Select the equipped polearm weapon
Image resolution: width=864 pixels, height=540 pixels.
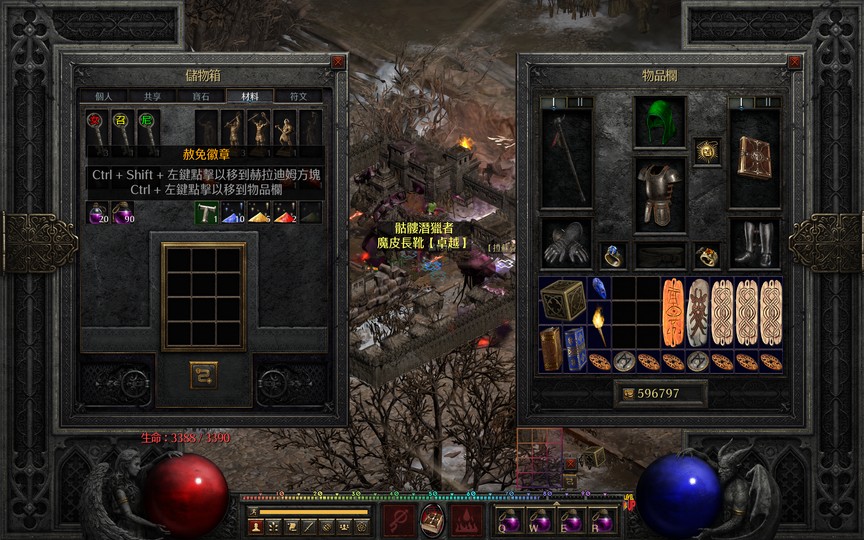pos(566,159)
